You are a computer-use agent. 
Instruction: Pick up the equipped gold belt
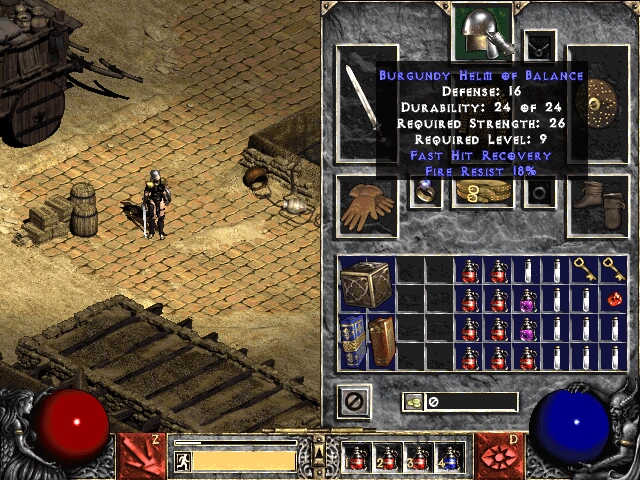482,193
